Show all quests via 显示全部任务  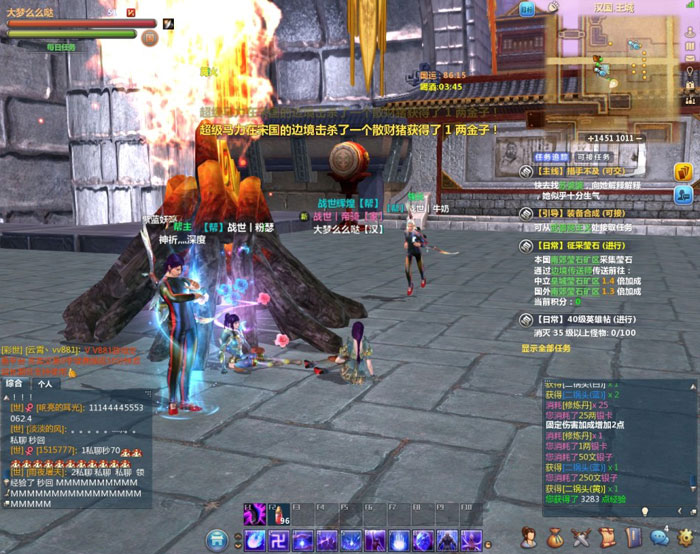click(548, 348)
